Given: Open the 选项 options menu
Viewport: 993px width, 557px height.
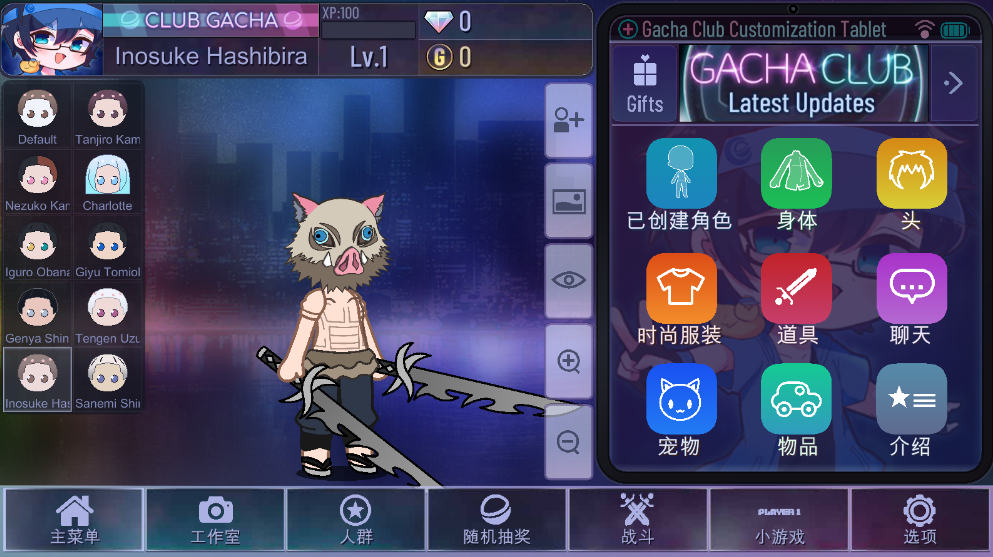Looking at the screenshot, I should pos(919,519).
